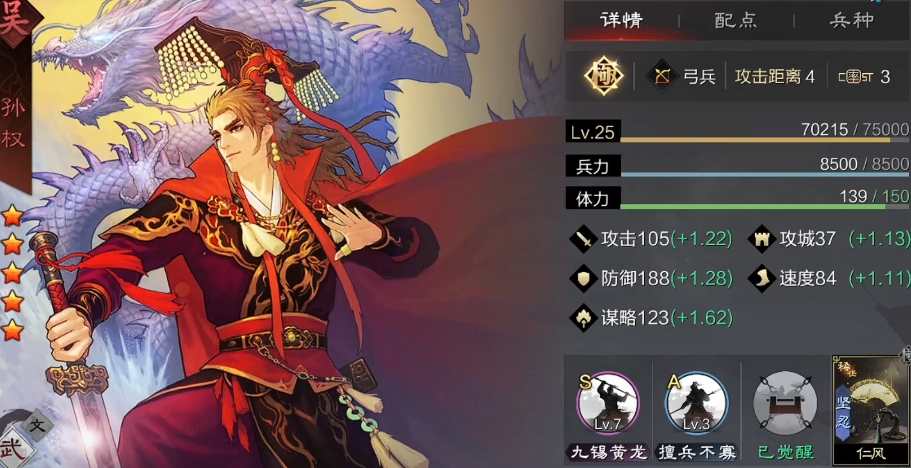The image size is (911, 468).
Task: Tap the 弓兵 archer bow icon
Action: pyautogui.click(x=662, y=76)
